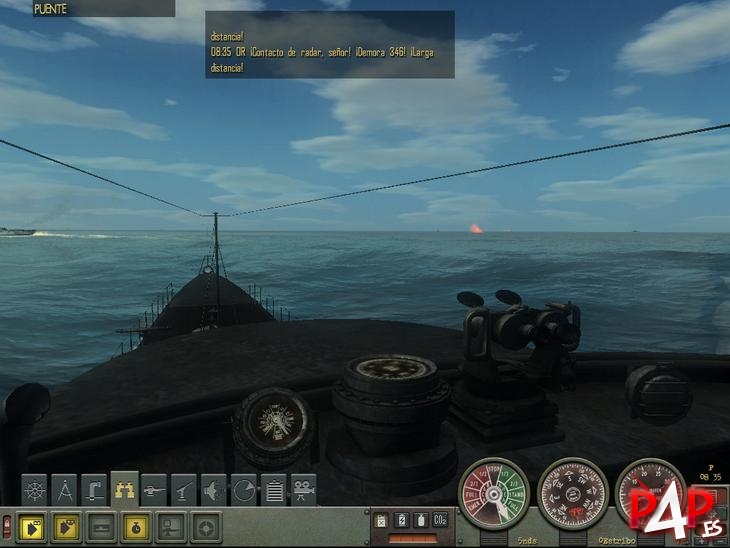Switch to the periscope view
Viewport: 730px width, 548px height.
(95, 489)
